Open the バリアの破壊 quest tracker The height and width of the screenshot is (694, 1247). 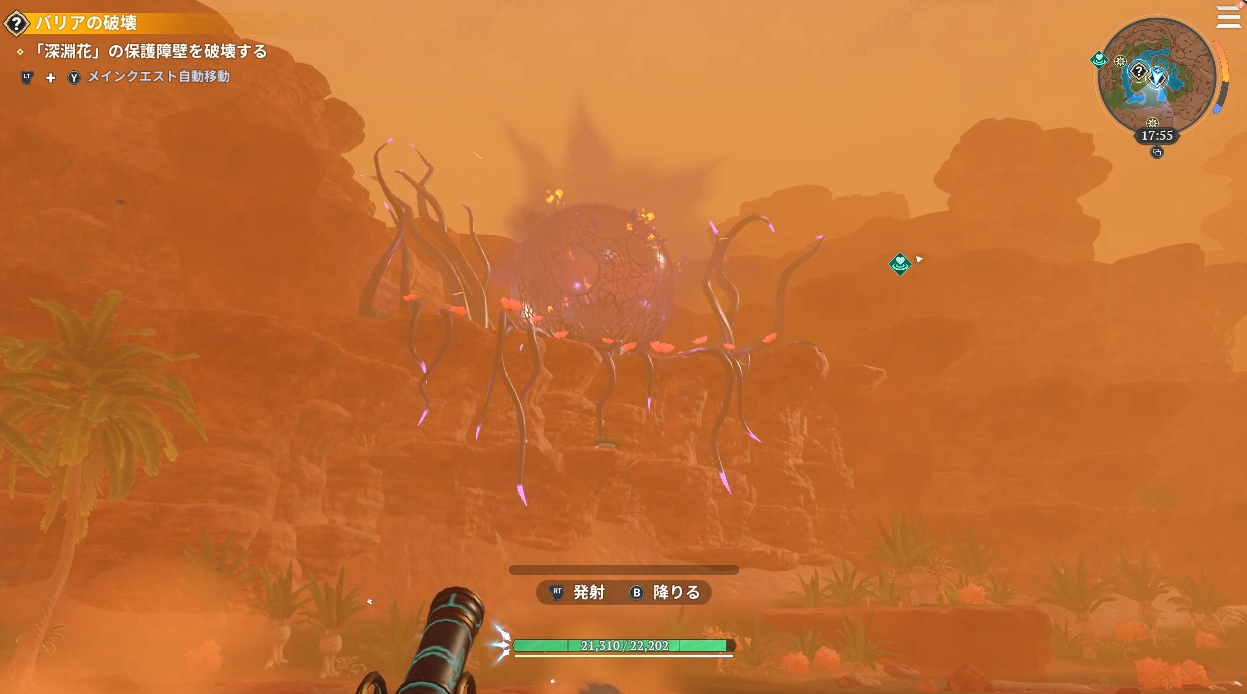click(x=84, y=23)
